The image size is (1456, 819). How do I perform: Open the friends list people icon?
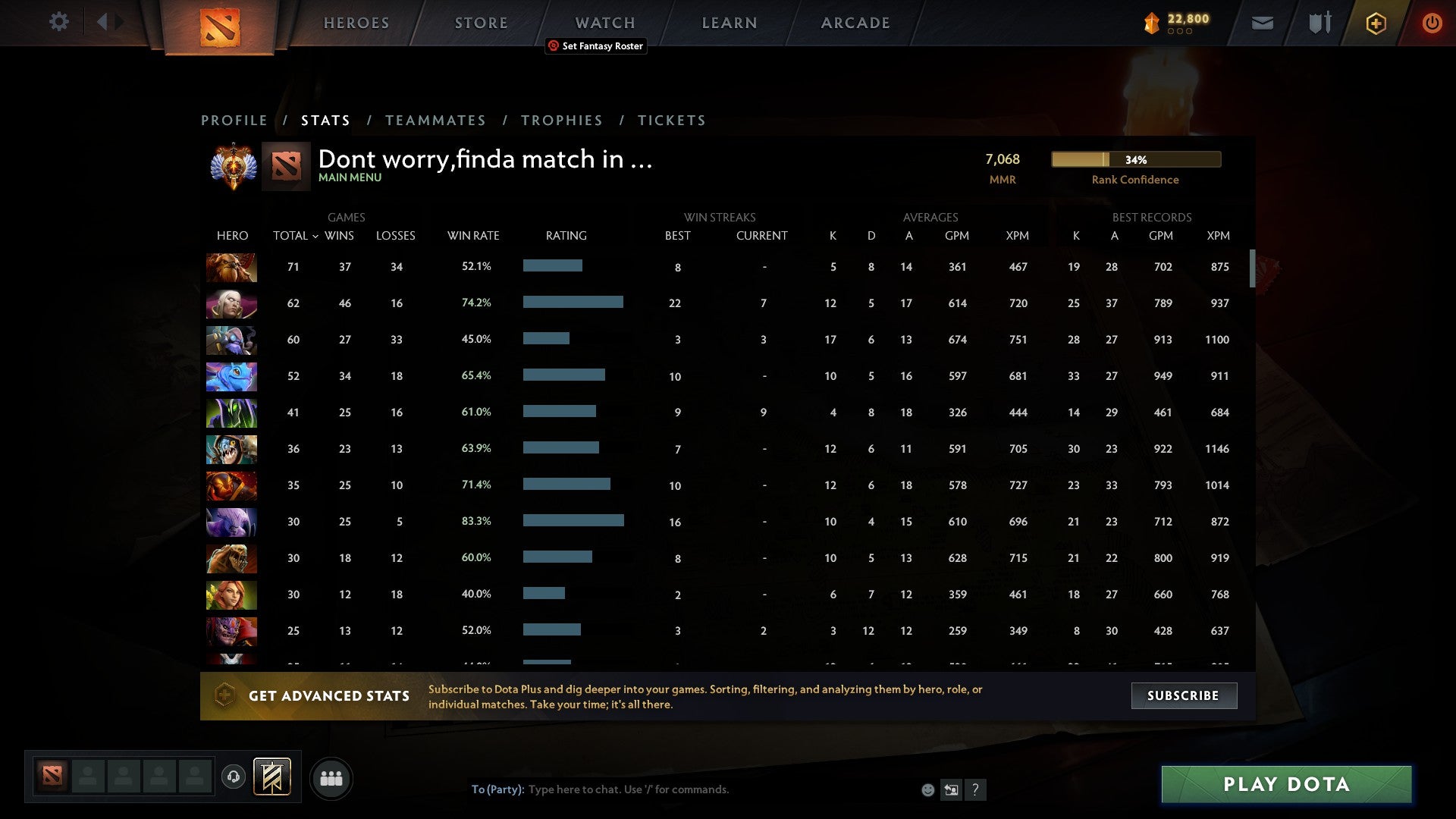pyautogui.click(x=331, y=778)
